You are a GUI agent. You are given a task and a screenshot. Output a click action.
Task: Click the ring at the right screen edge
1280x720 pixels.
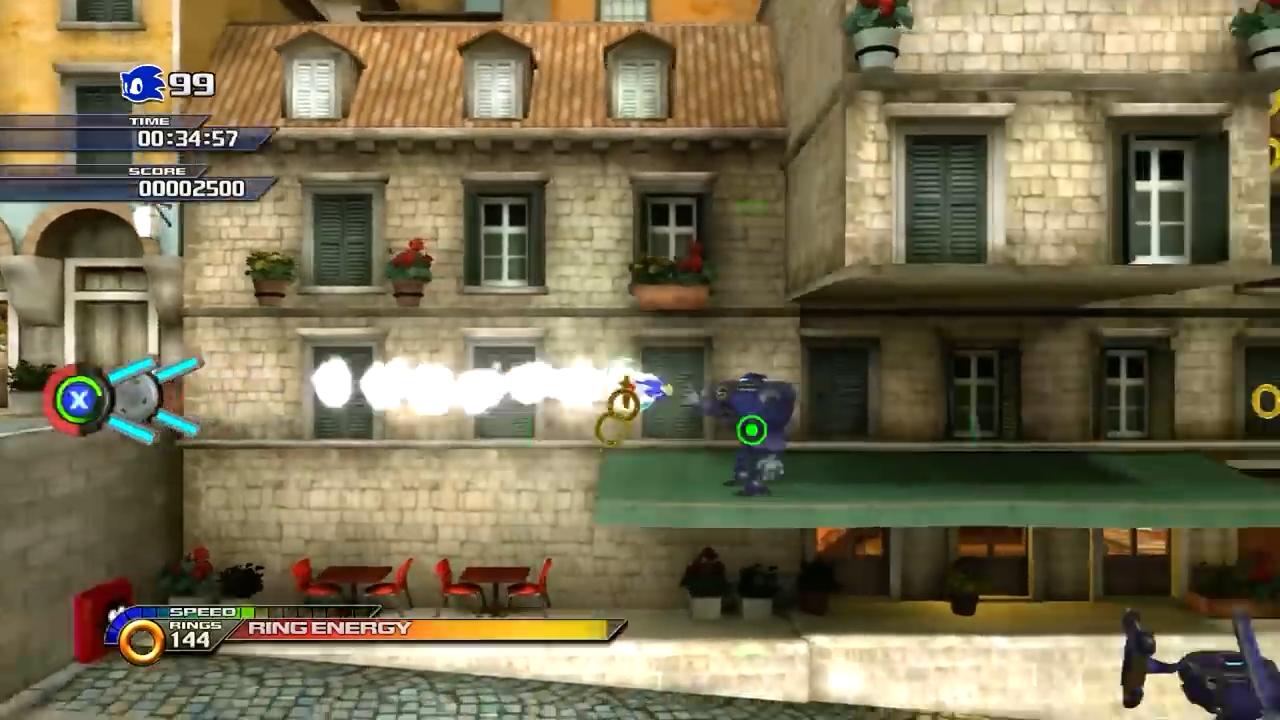coord(1268,402)
